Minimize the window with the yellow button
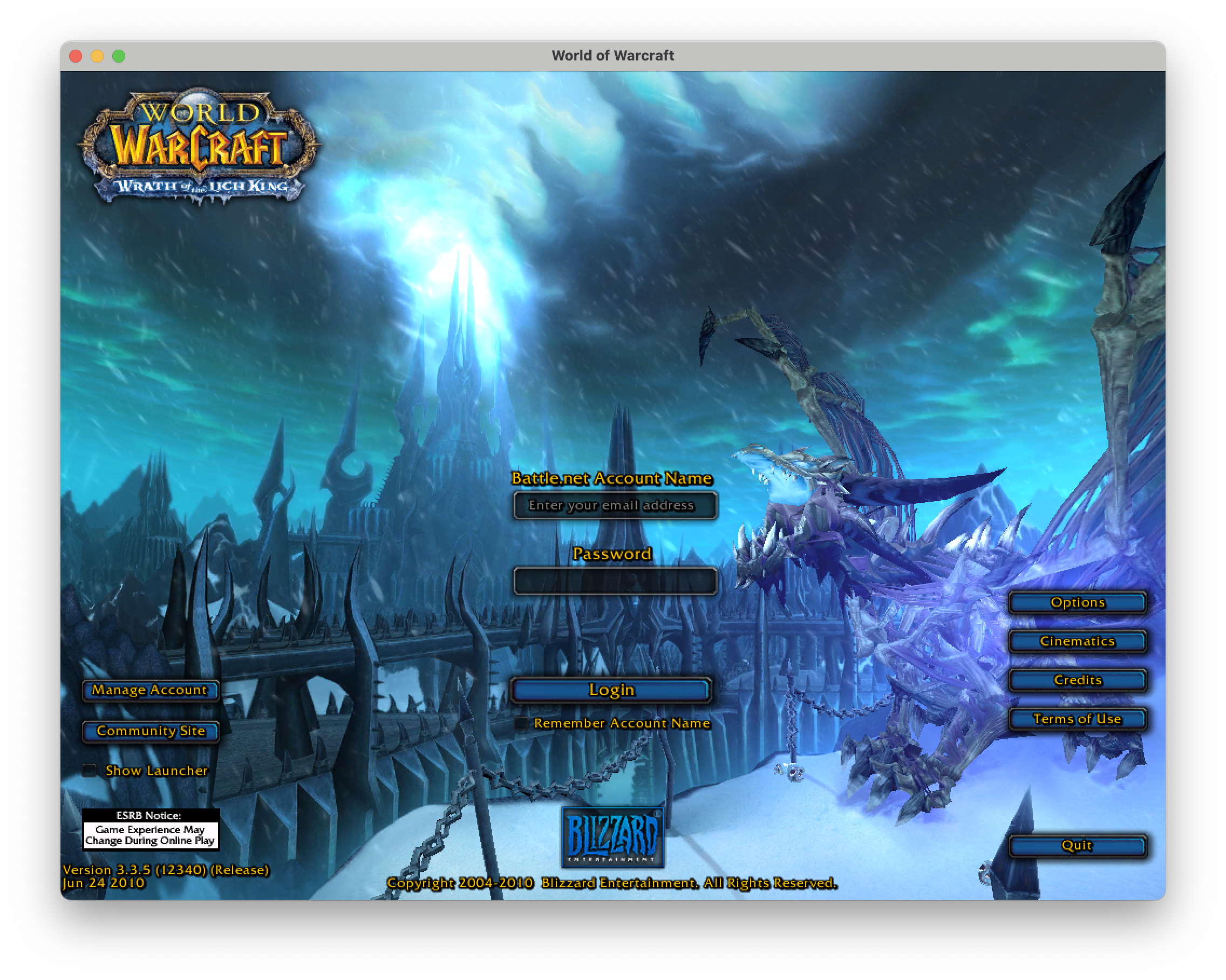Screen dimensions: 1226x980 (97, 56)
